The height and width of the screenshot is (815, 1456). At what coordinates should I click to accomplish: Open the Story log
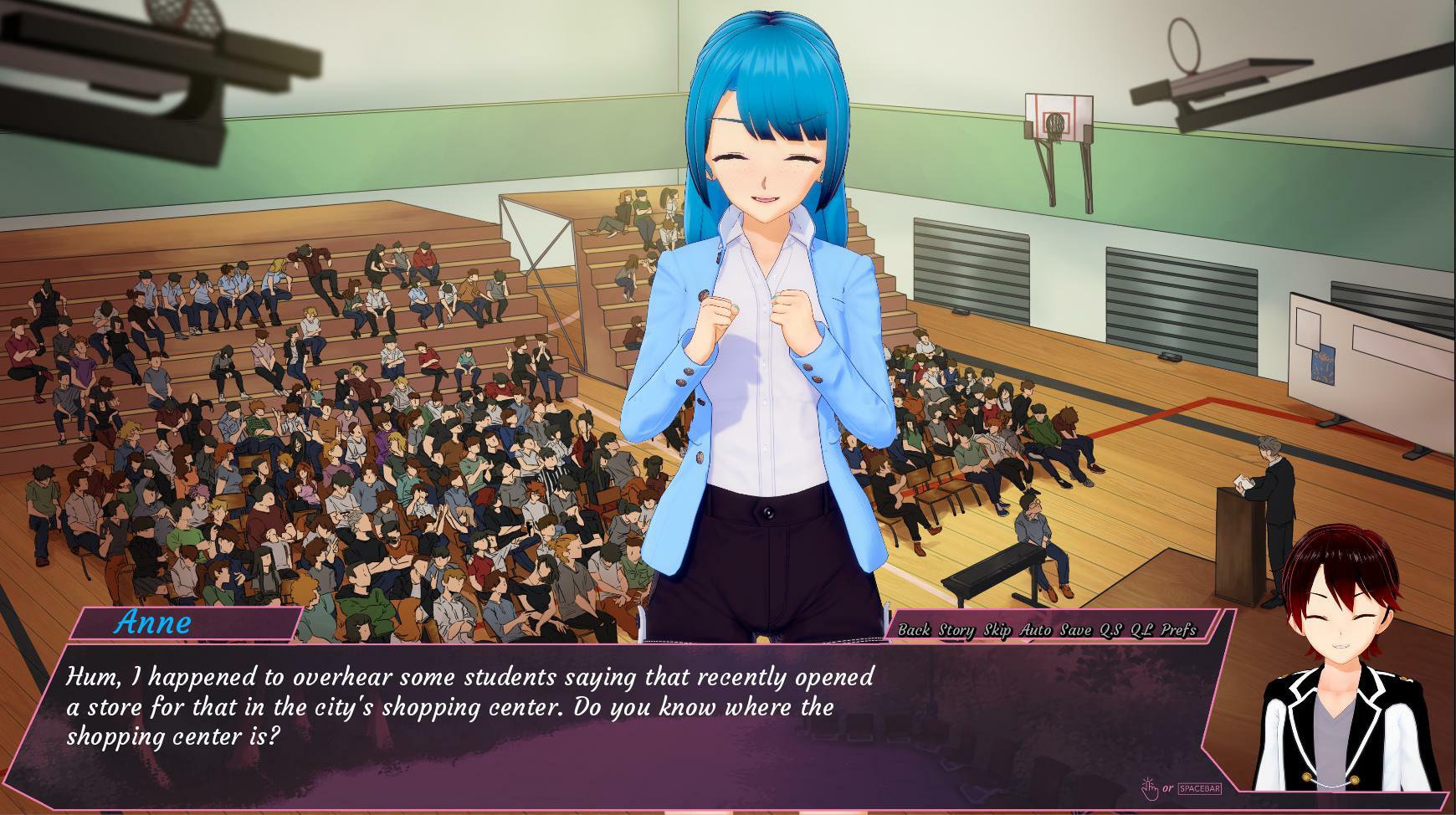point(956,630)
